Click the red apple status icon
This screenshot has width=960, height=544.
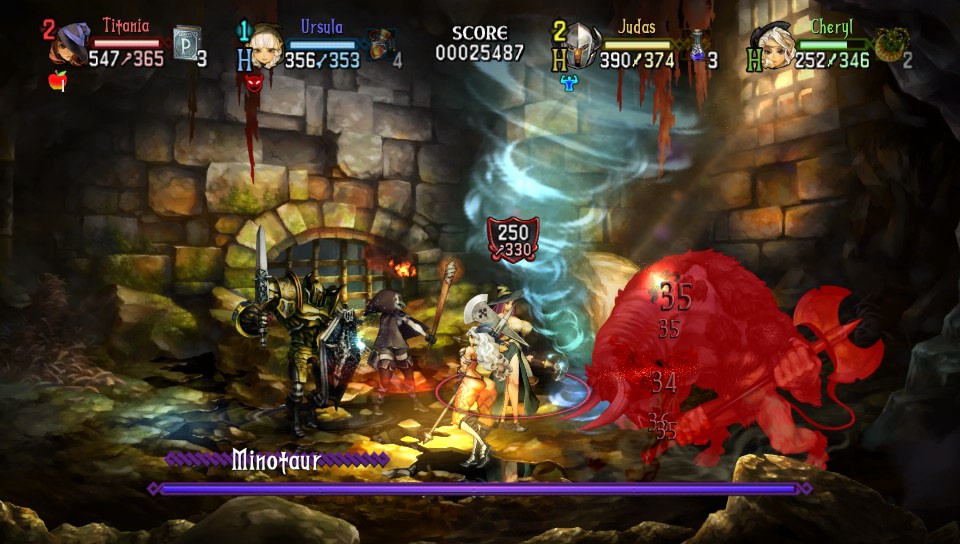pos(58,81)
